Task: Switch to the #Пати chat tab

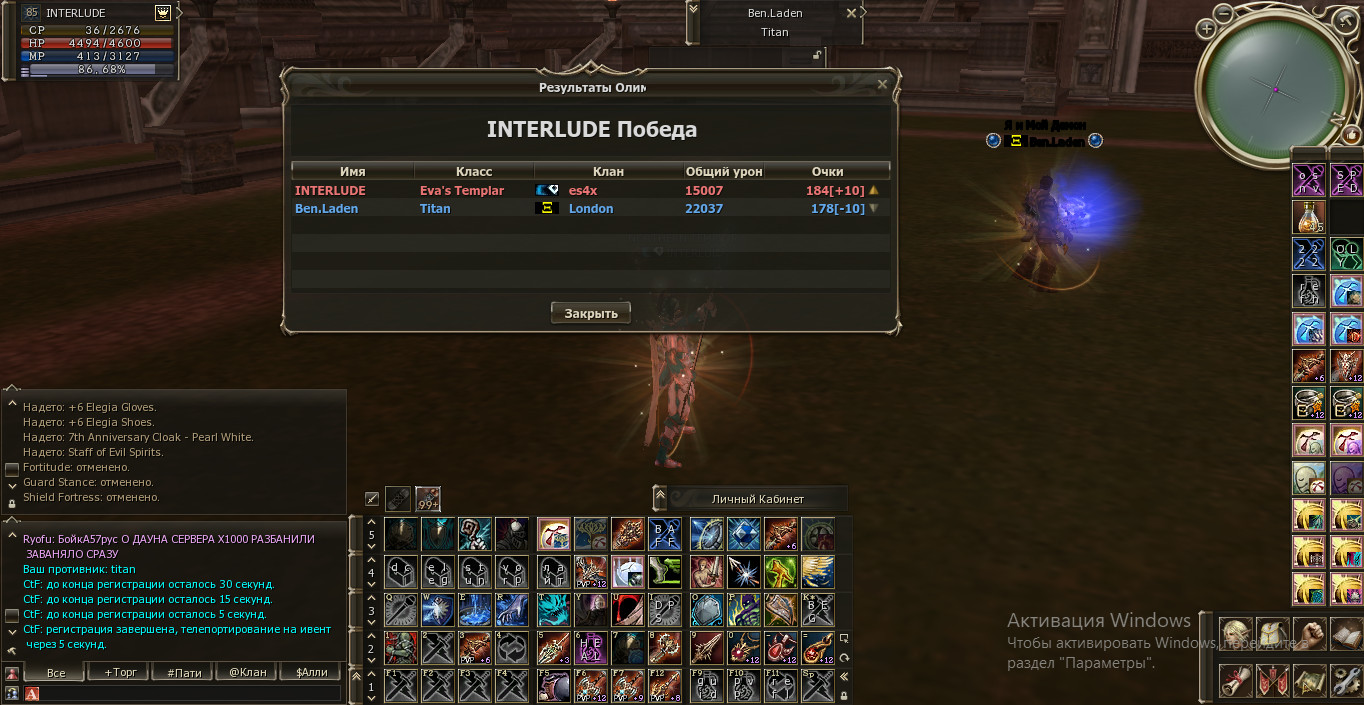Action: (x=183, y=672)
